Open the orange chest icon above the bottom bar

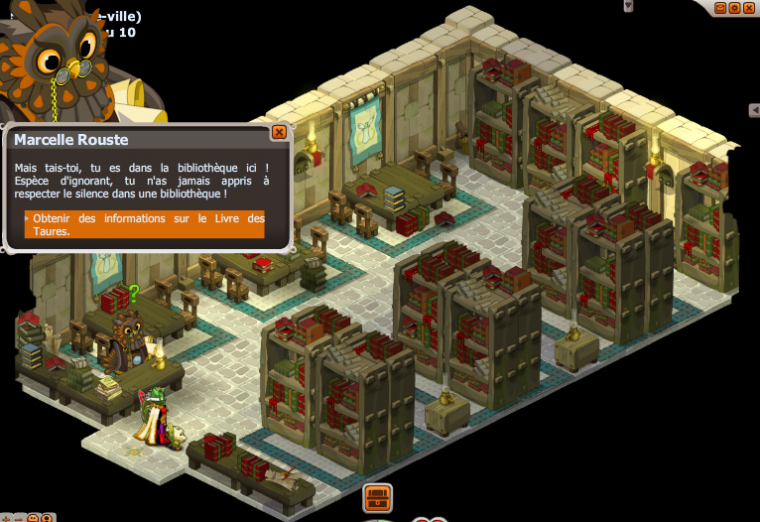tap(377, 496)
